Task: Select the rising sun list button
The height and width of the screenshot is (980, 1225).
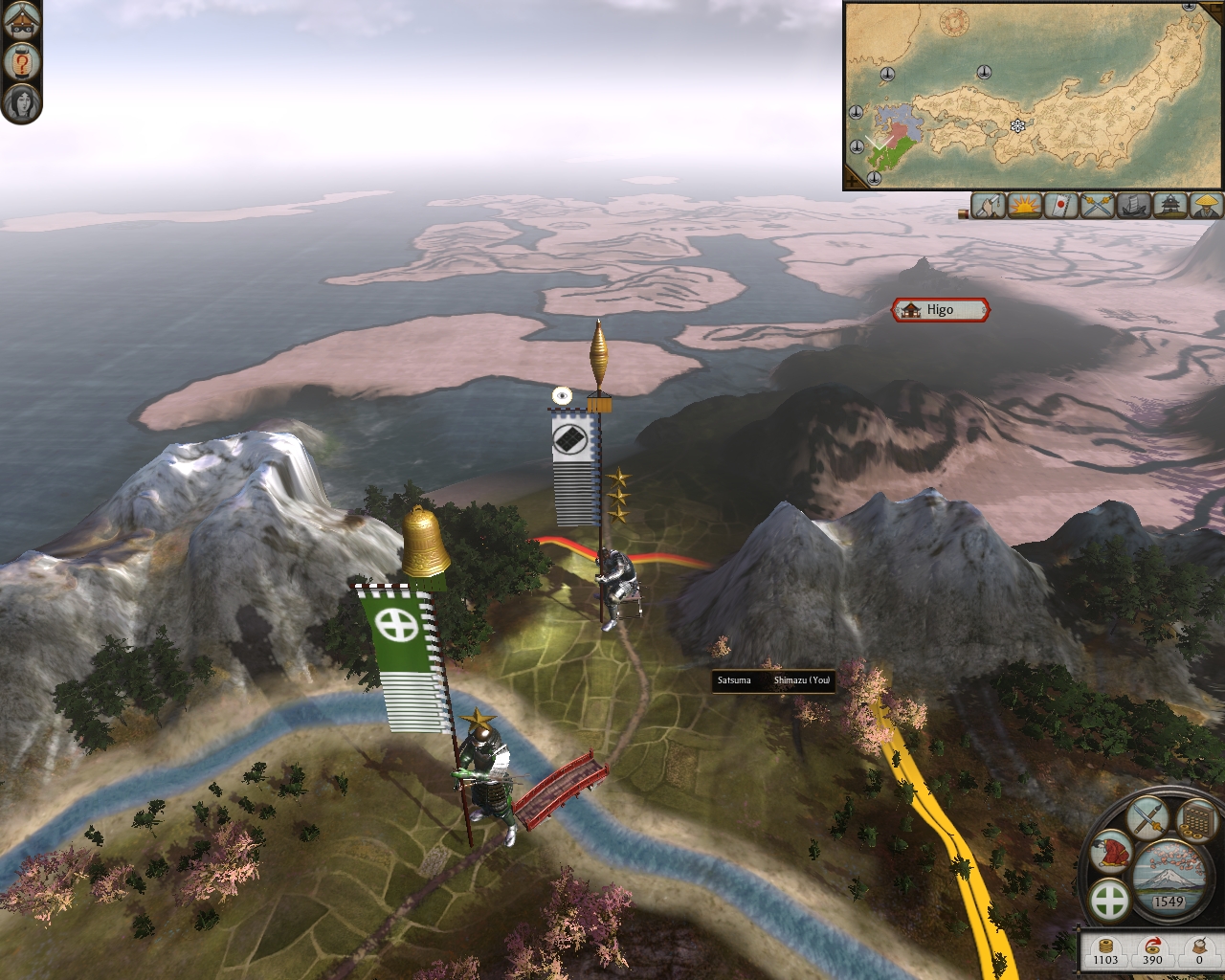Action: pos(1025,205)
